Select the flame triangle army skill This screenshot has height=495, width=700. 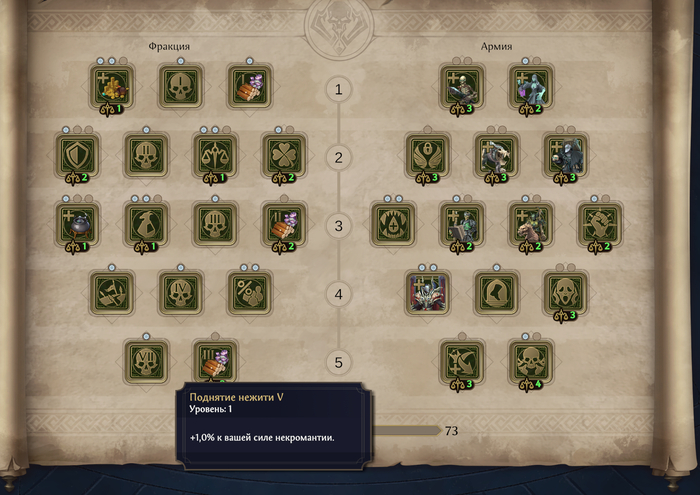[x=393, y=223]
